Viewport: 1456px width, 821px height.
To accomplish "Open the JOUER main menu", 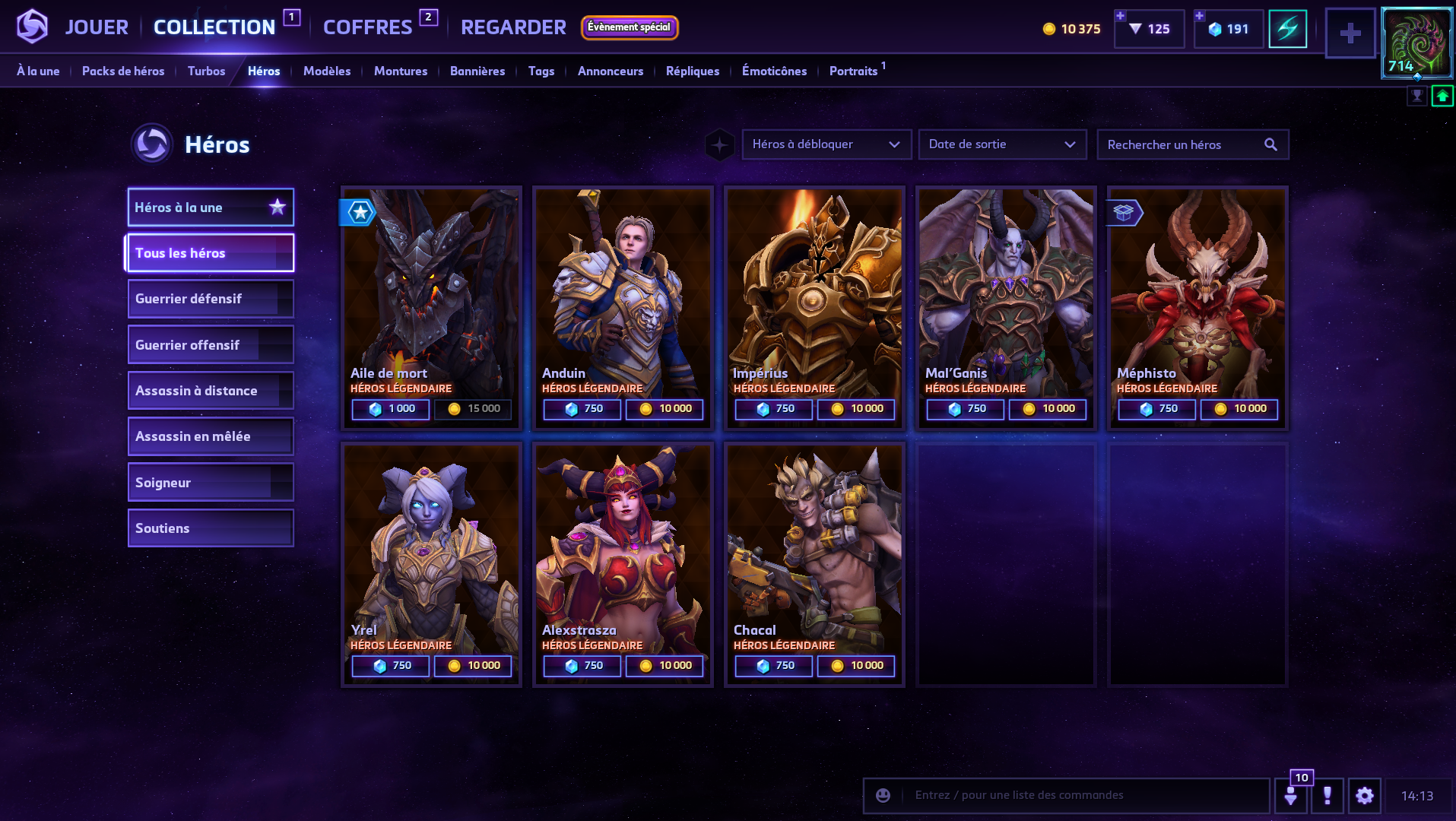I will [x=97, y=27].
